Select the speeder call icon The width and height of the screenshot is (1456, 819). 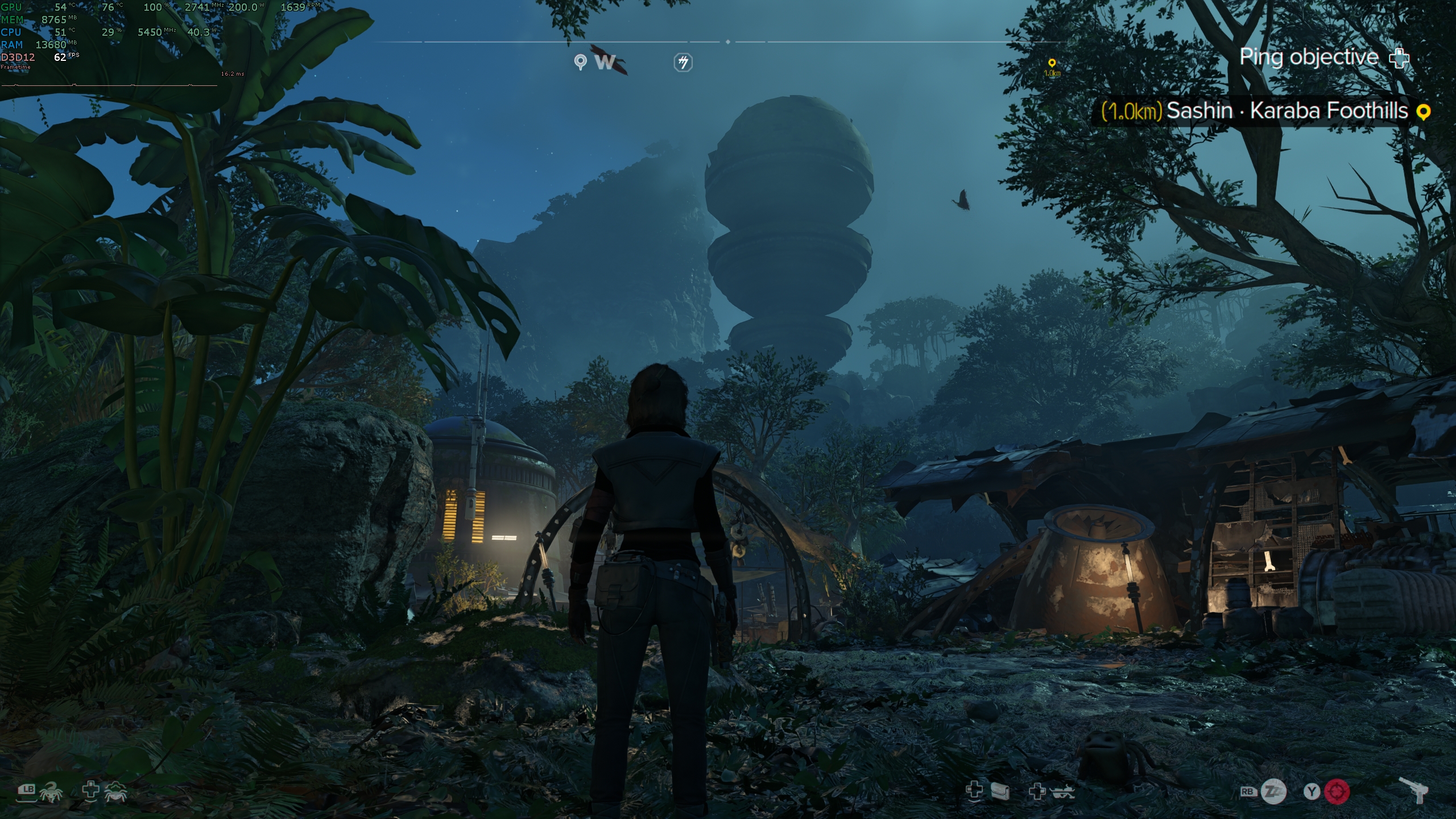click(1062, 791)
